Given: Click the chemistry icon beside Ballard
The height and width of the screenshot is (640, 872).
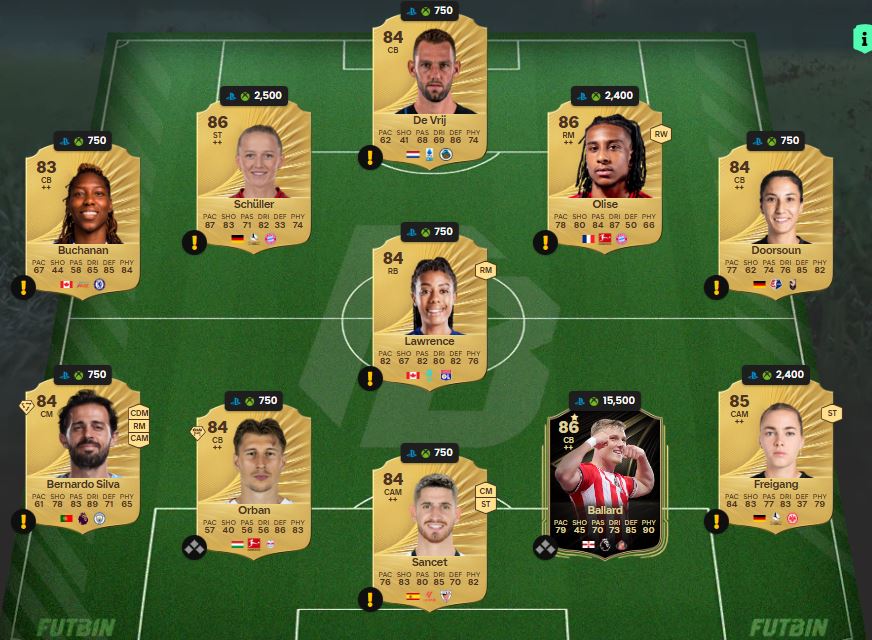Looking at the screenshot, I should (x=545, y=547).
